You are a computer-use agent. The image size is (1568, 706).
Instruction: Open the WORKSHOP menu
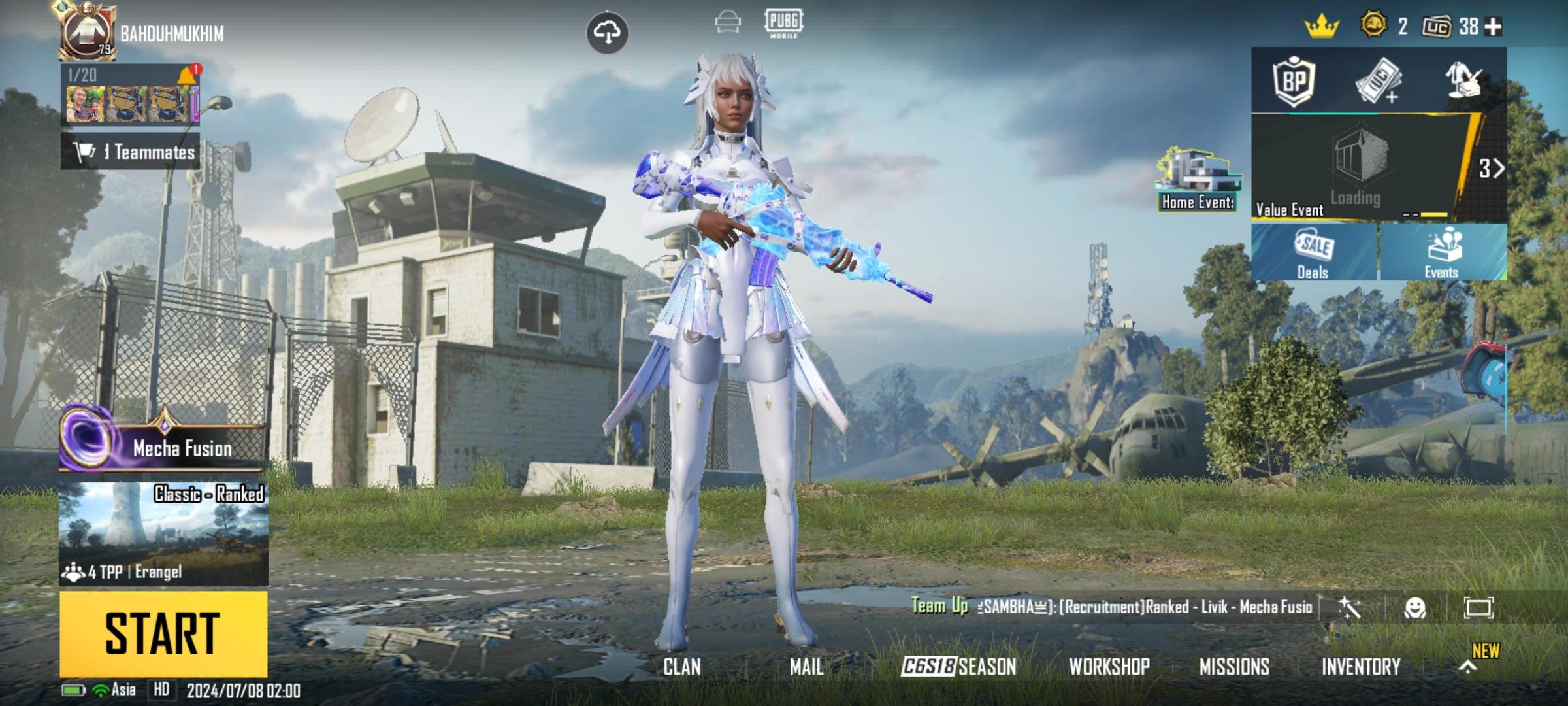(1109, 667)
